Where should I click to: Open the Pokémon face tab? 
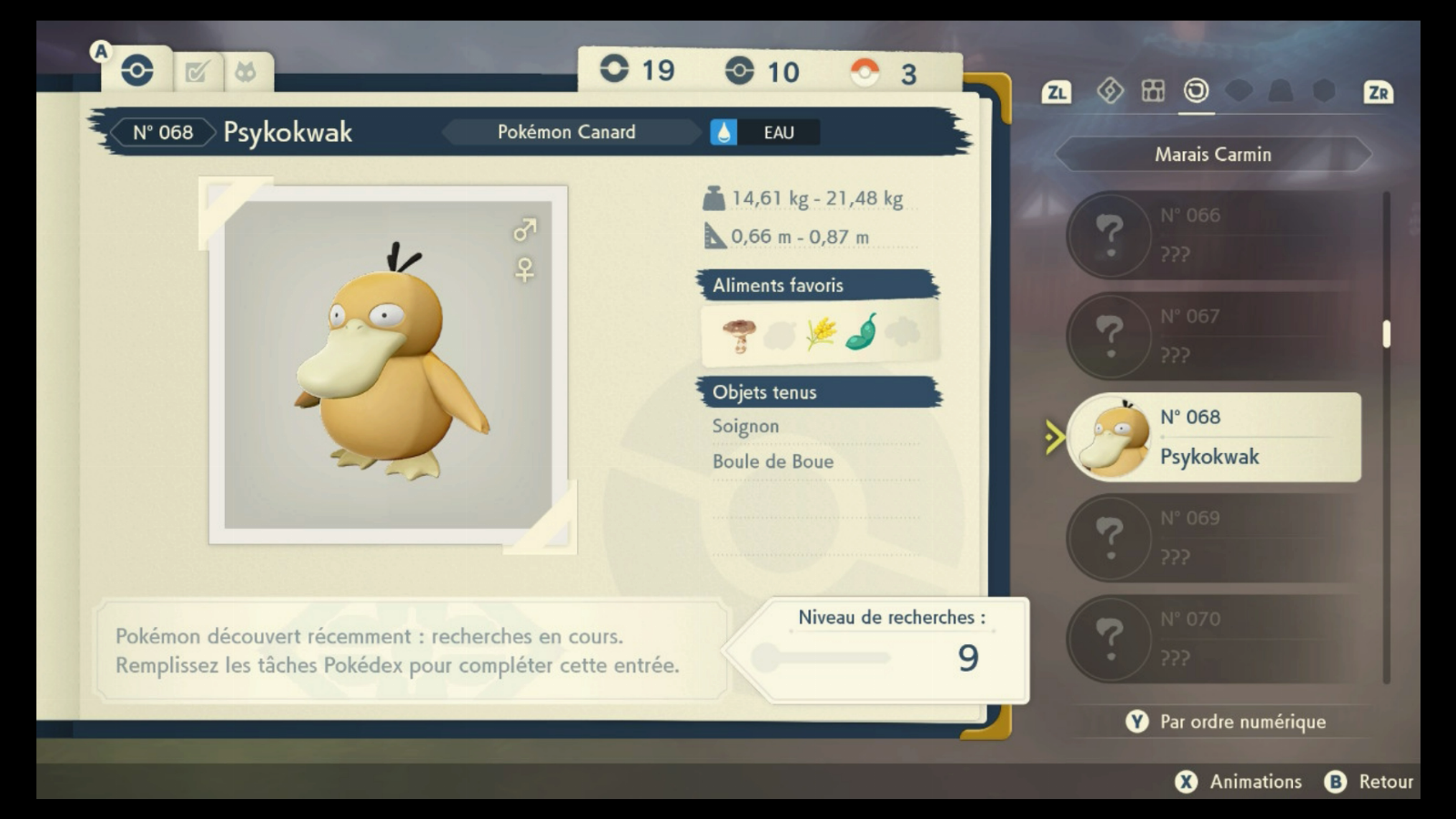point(246,72)
